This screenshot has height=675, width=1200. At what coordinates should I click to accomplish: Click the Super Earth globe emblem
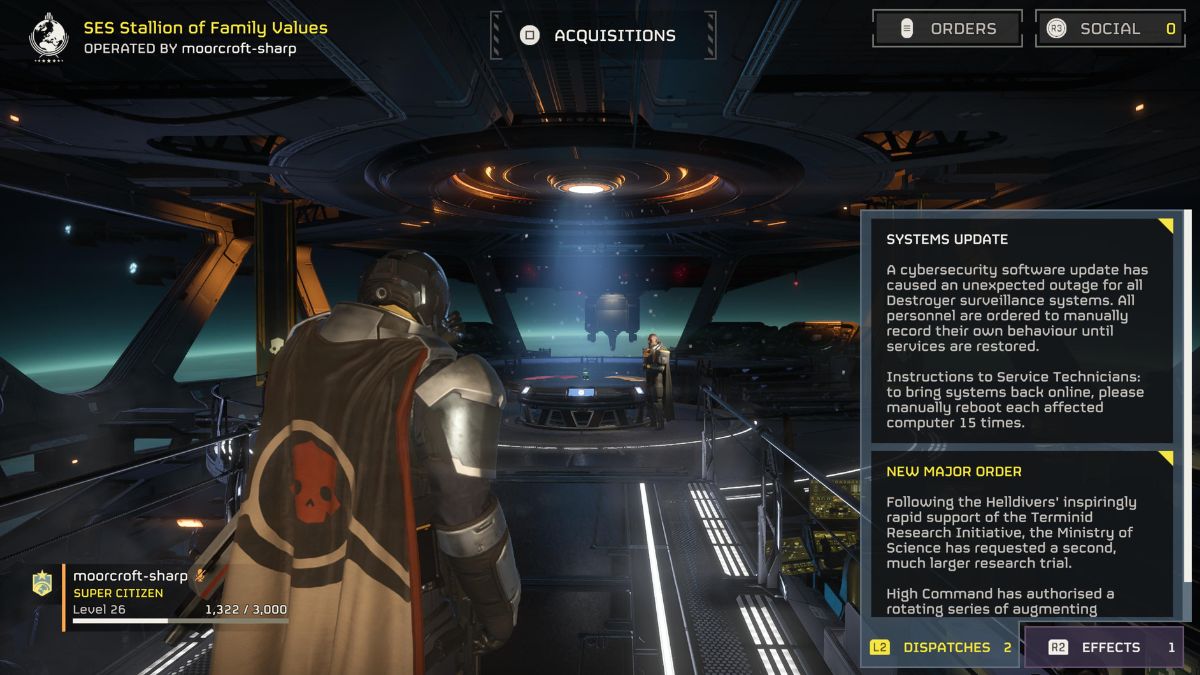point(48,36)
